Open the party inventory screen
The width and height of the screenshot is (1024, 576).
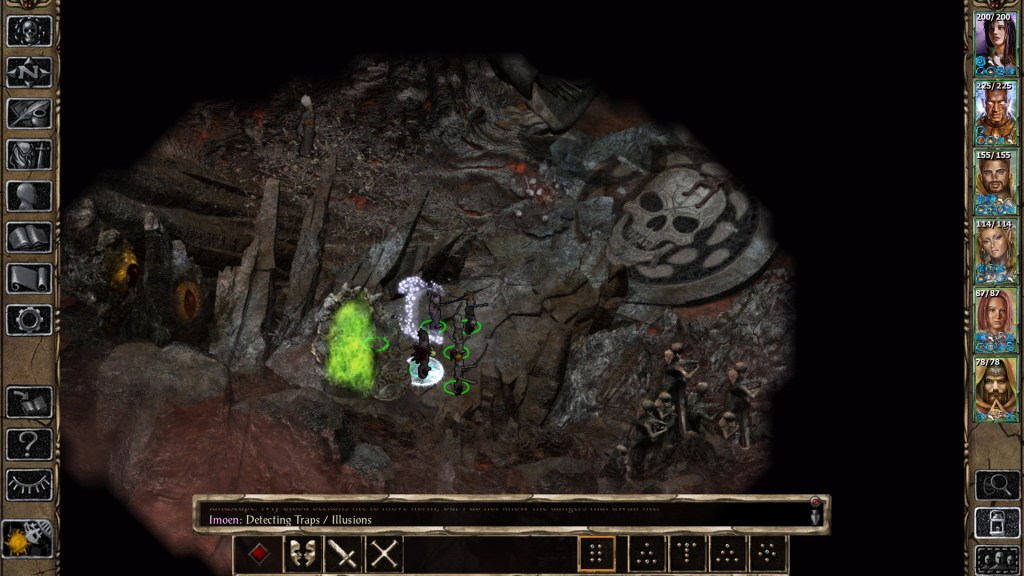pyautogui.click(x=29, y=155)
